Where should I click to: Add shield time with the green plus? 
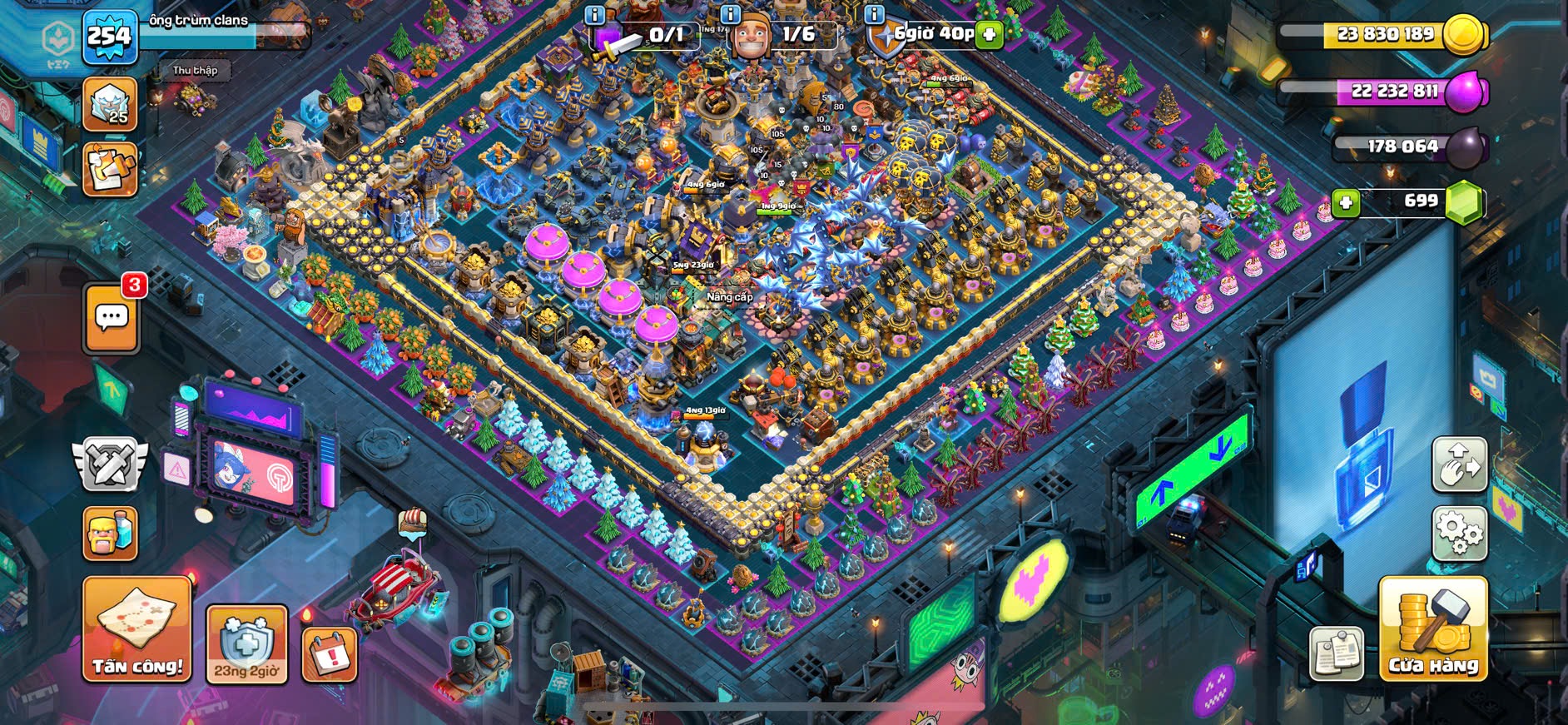tap(989, 34)
